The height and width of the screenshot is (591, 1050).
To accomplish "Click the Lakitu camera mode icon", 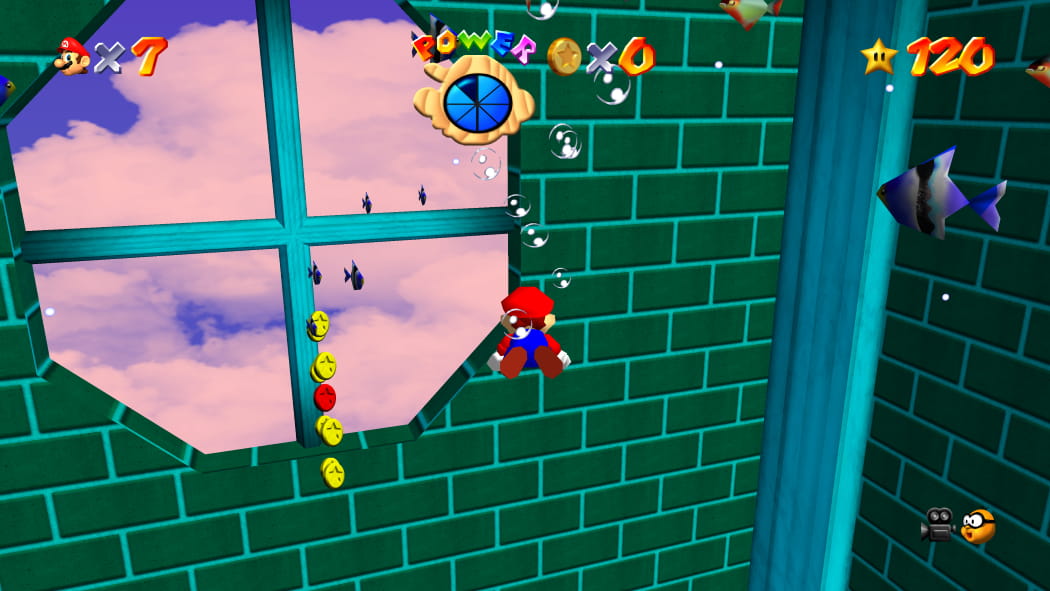I will pos(978,525).
